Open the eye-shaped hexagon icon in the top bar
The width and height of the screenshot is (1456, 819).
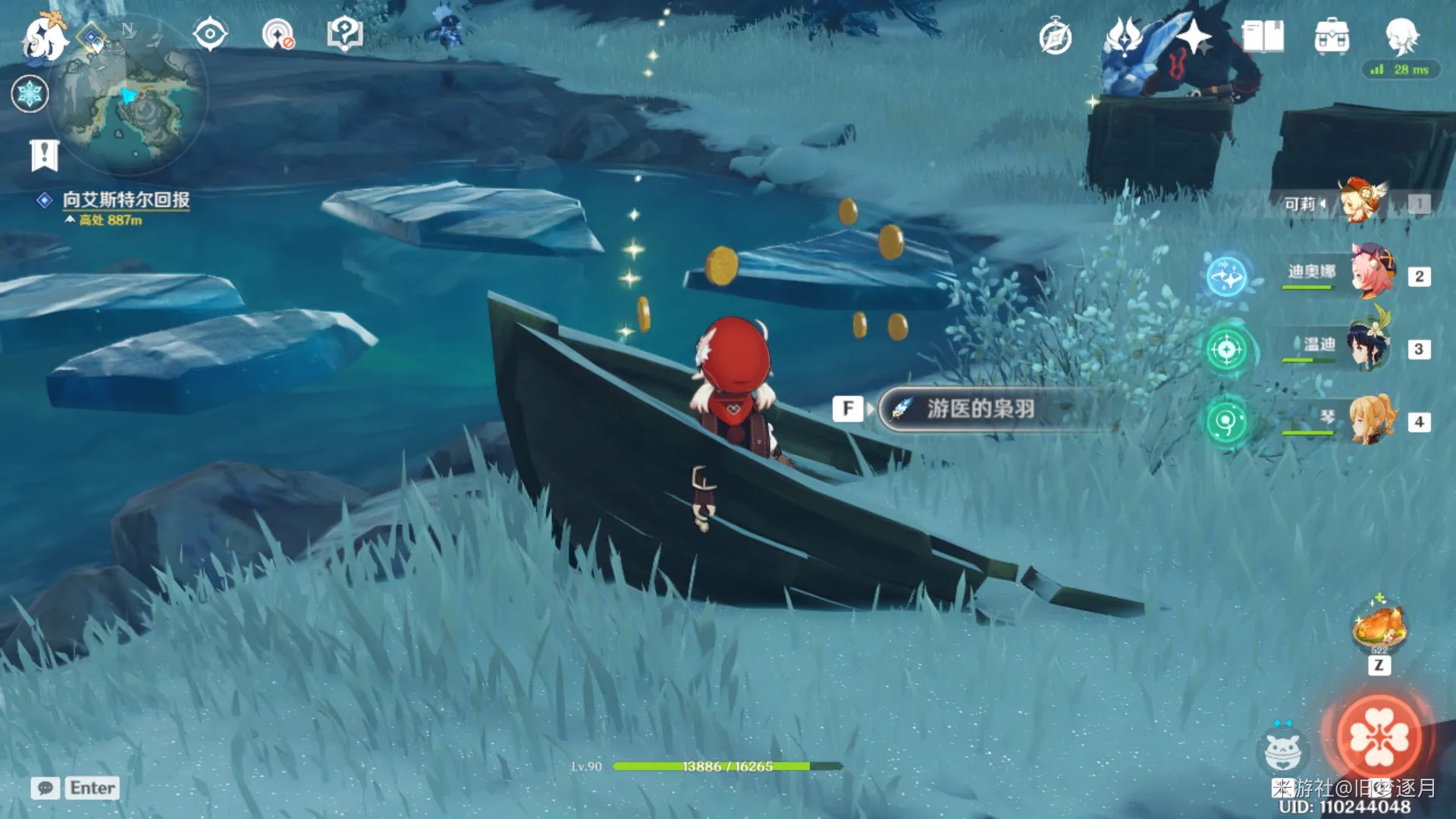point(209,35)
